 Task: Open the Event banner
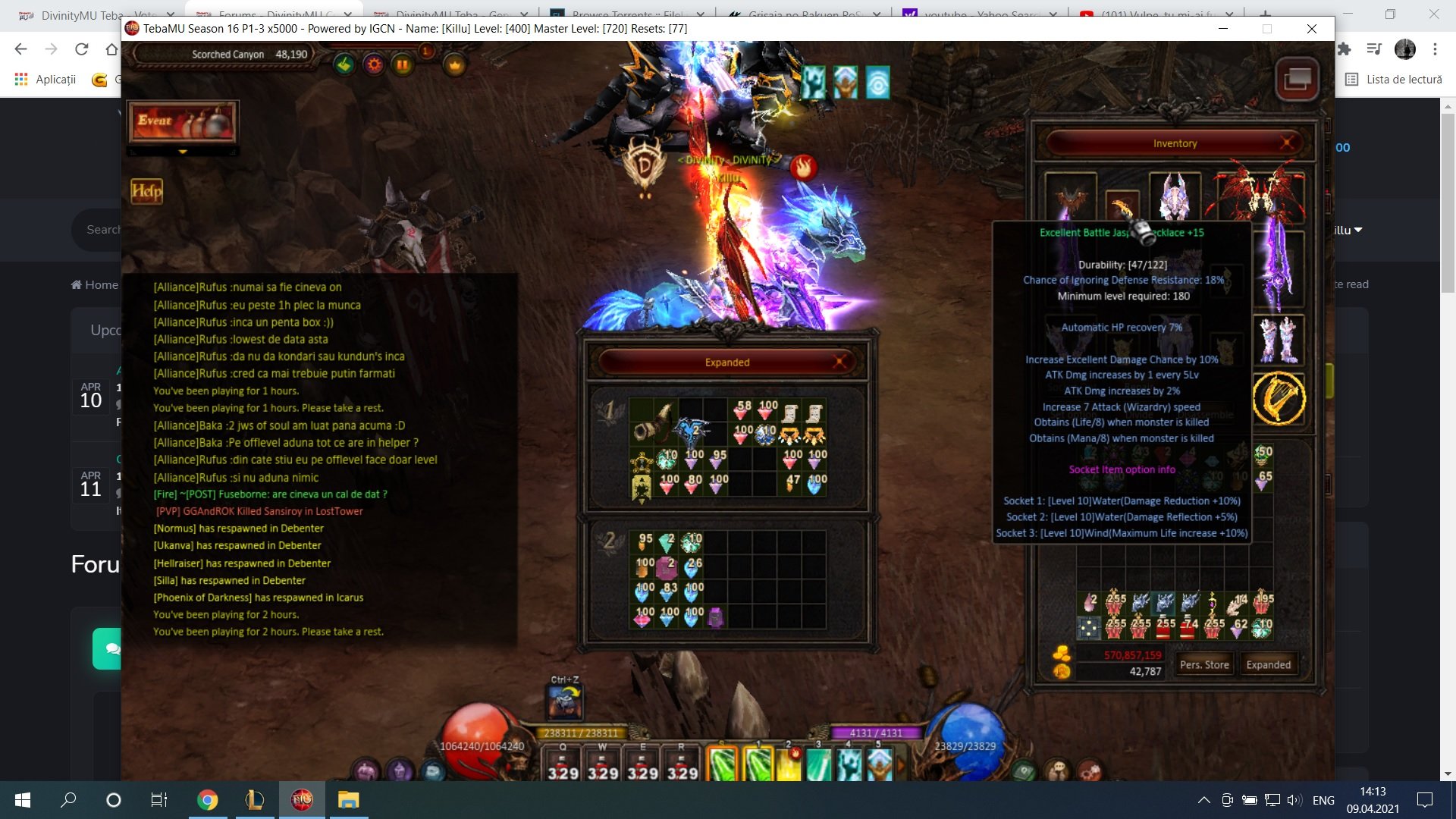(x=183, y=121)
